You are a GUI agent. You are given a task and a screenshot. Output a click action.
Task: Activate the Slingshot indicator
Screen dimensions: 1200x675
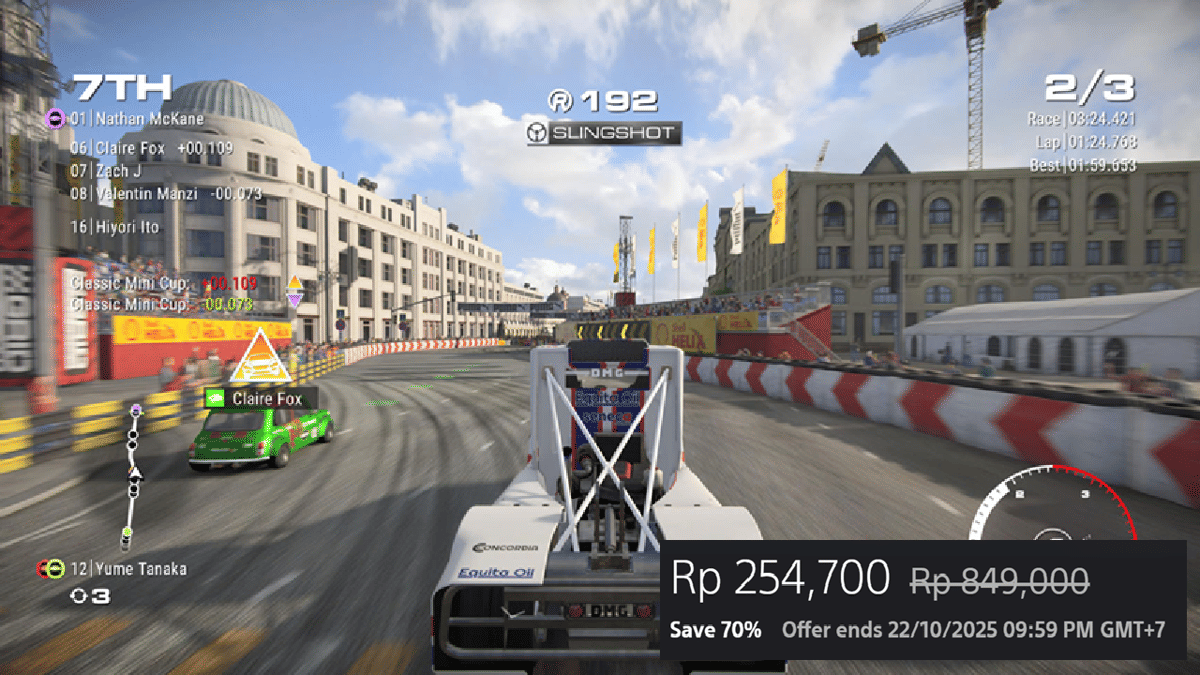point(605,133)
